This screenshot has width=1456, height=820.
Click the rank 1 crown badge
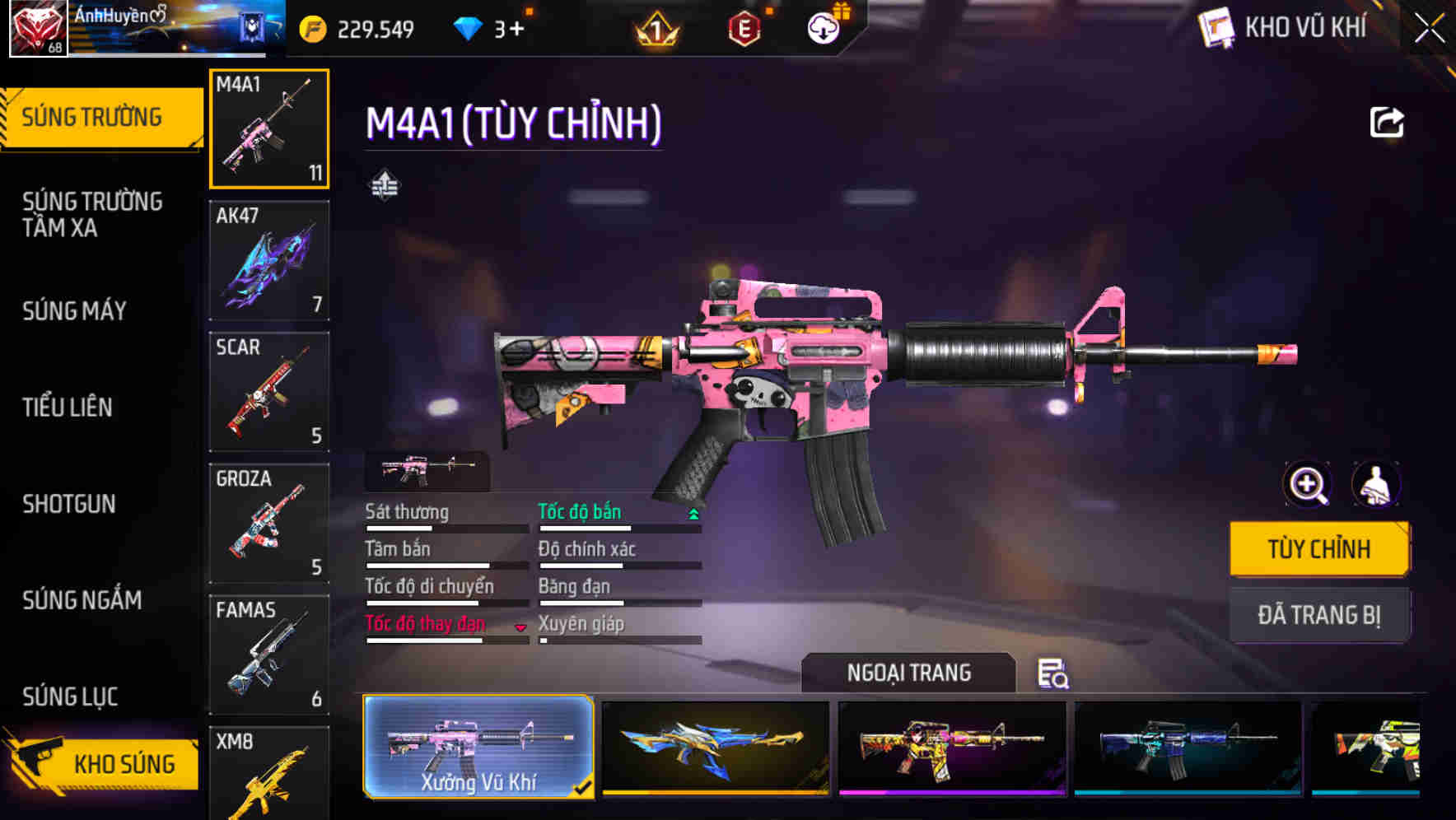[x=655, y=27]
